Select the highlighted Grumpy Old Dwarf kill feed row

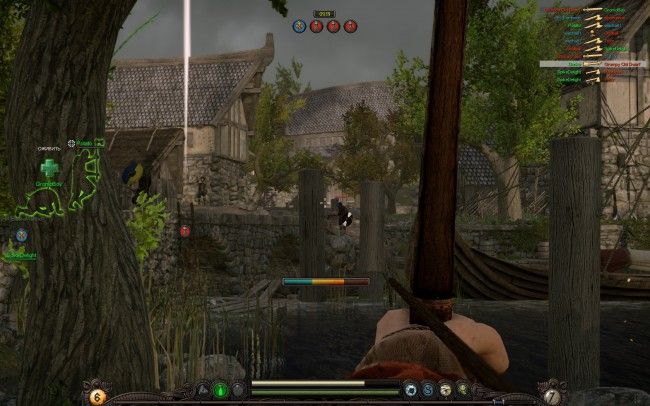pyautogui.click(x=595, y=64)
